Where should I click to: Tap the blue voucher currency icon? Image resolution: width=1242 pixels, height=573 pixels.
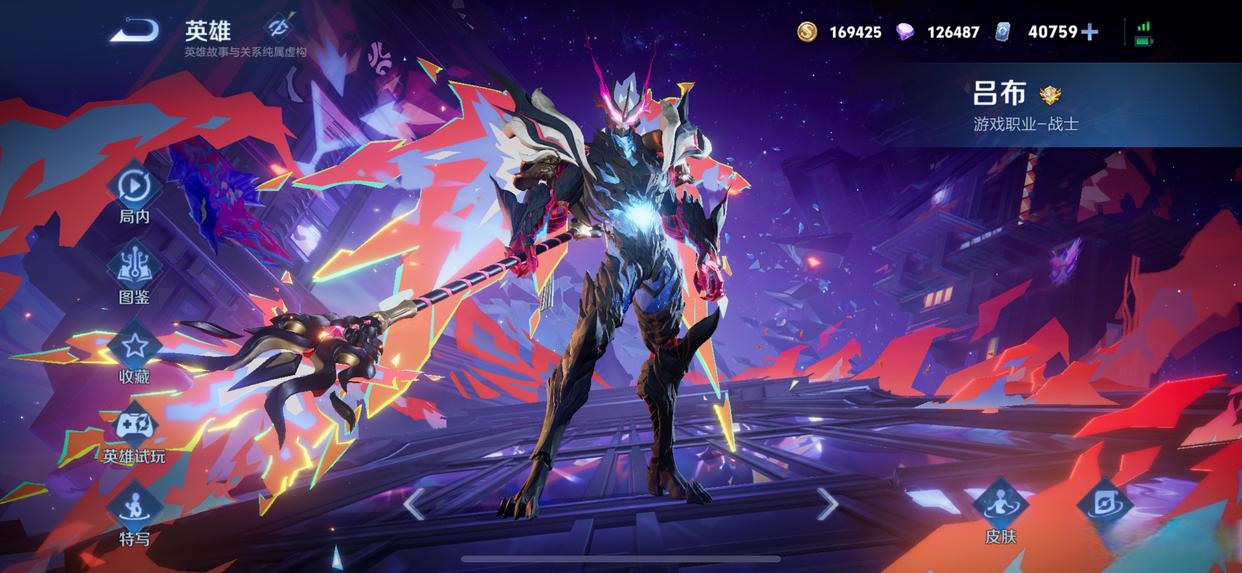click(1003, 32)
